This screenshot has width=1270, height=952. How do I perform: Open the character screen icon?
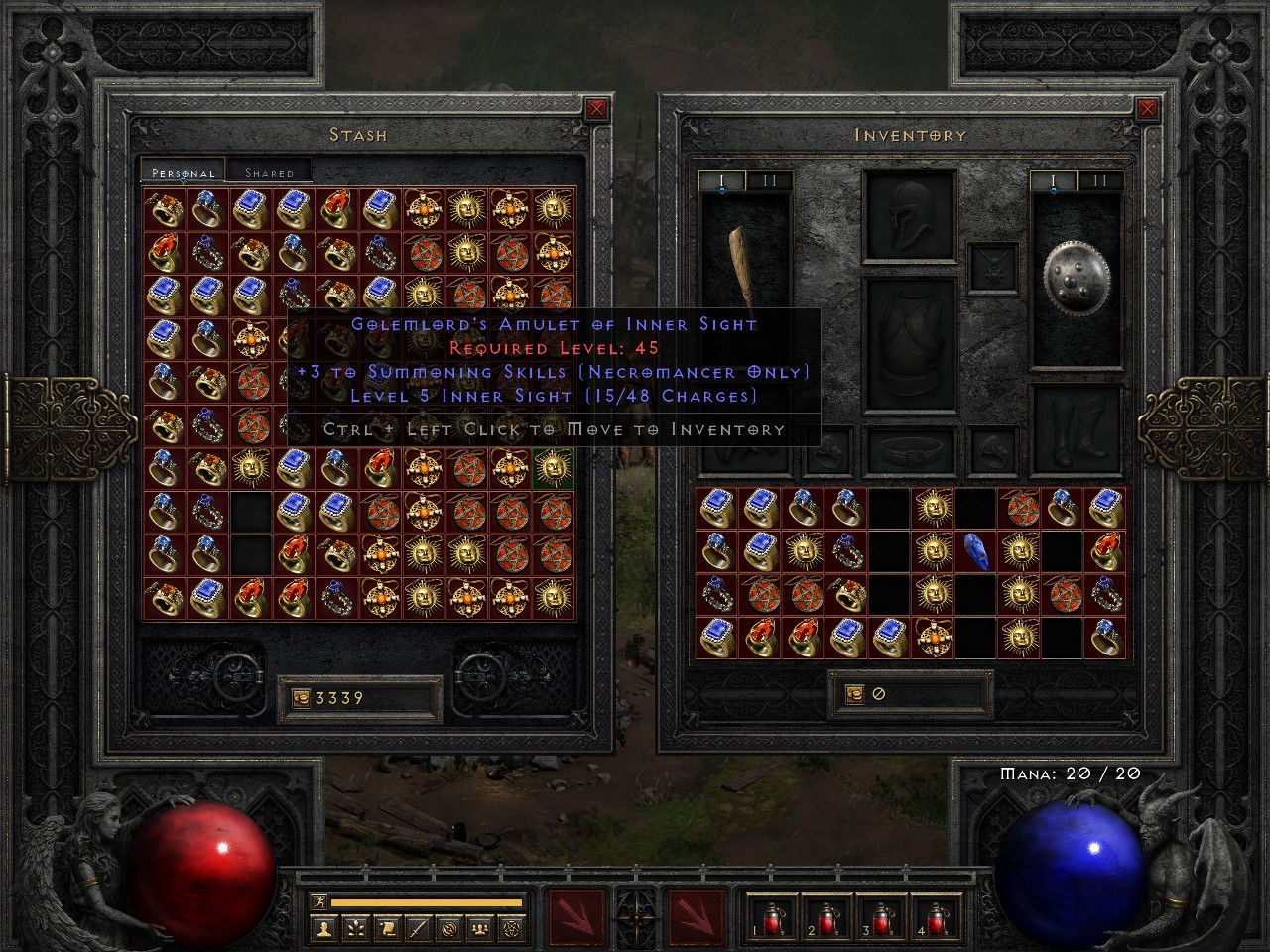325,930
